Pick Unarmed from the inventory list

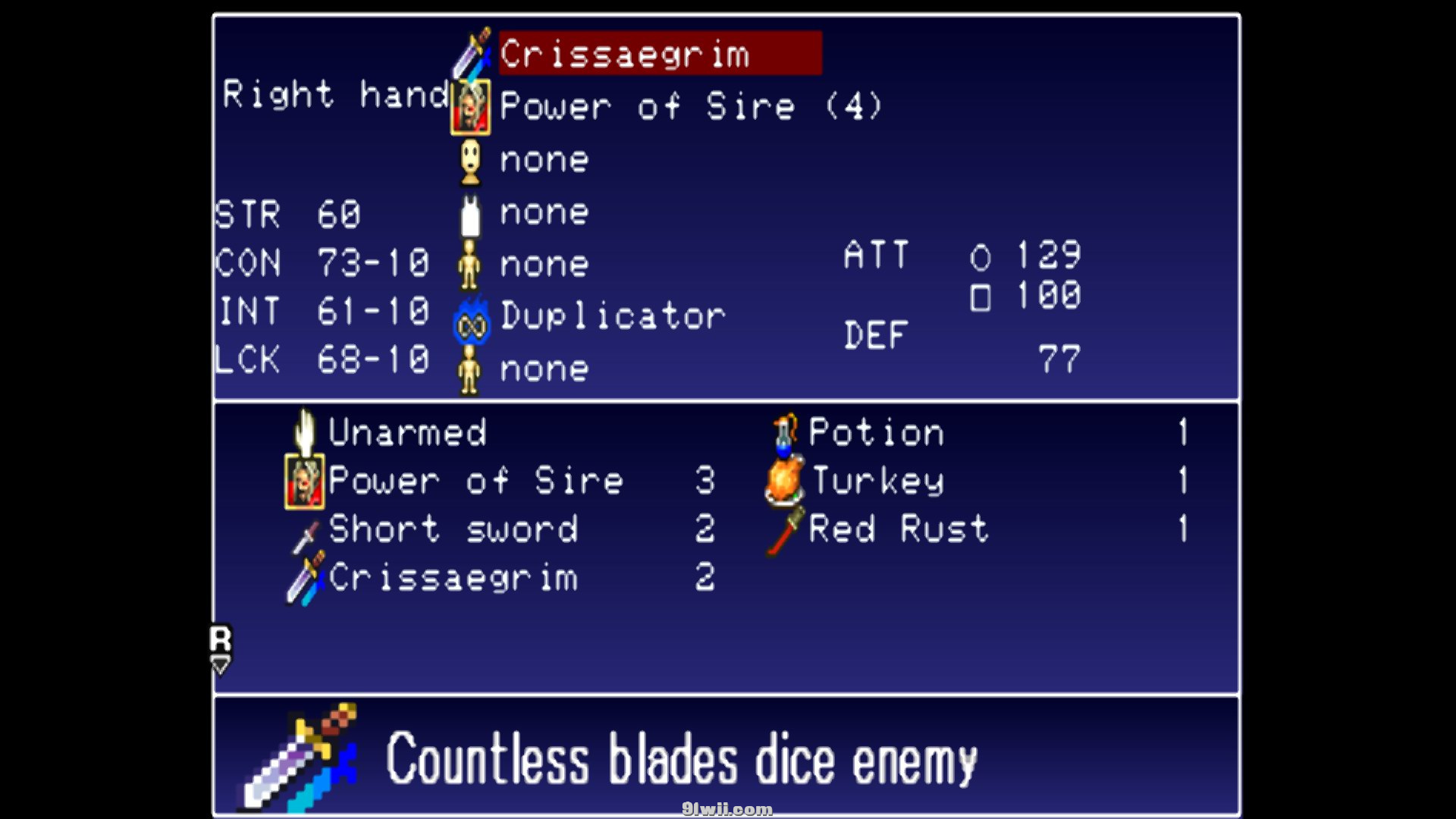point(406,432)
